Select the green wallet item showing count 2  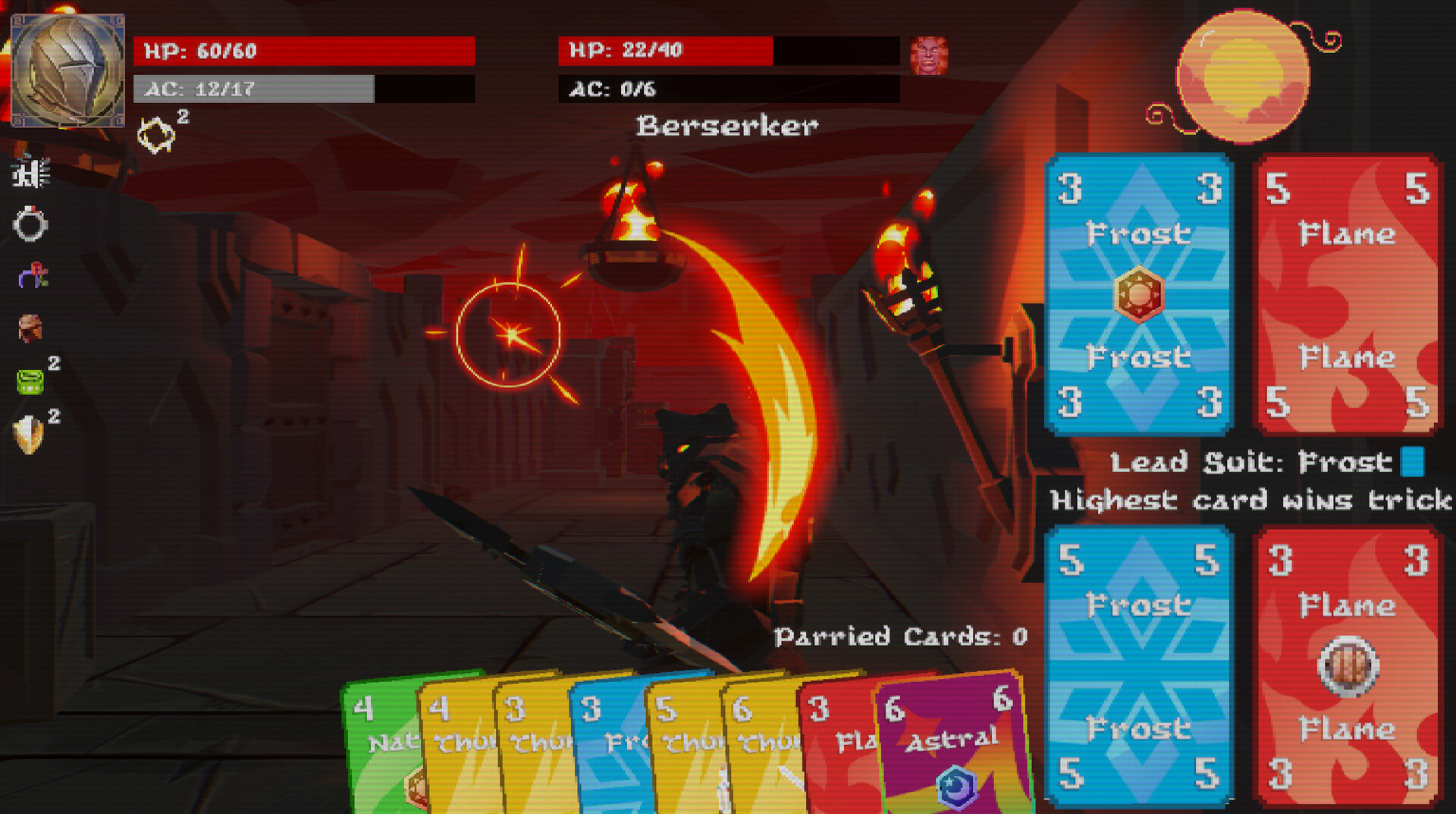[x=30, y=383]
